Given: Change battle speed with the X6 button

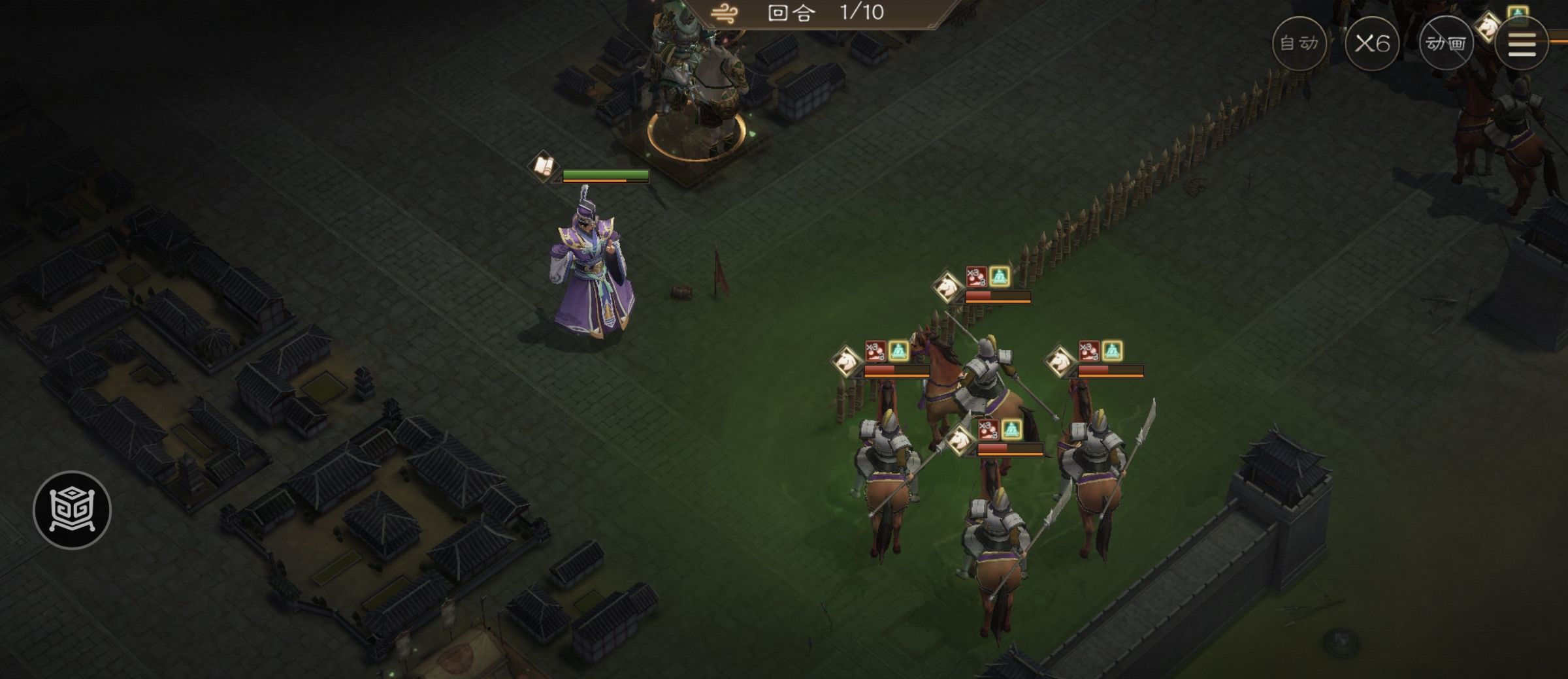Looking at the screenshot, I should 1372,44.
